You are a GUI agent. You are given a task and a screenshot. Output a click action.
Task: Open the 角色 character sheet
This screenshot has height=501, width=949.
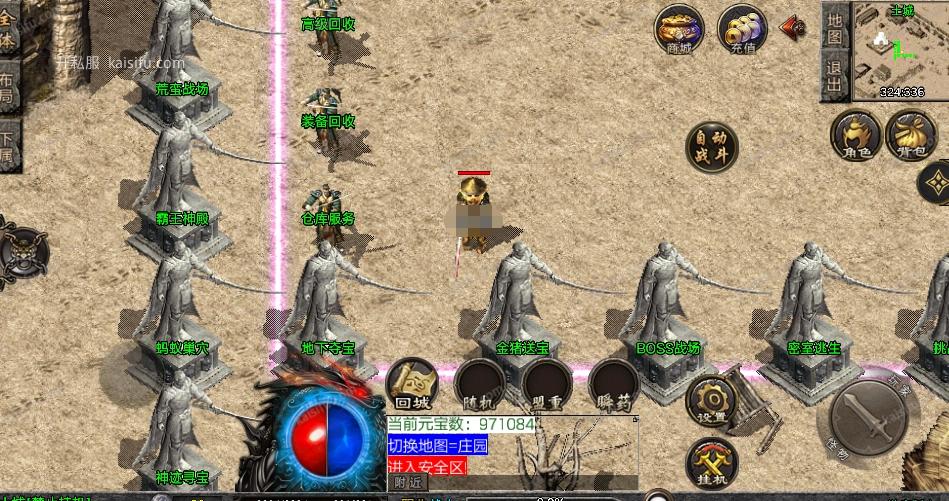click(x=856, y=136)
